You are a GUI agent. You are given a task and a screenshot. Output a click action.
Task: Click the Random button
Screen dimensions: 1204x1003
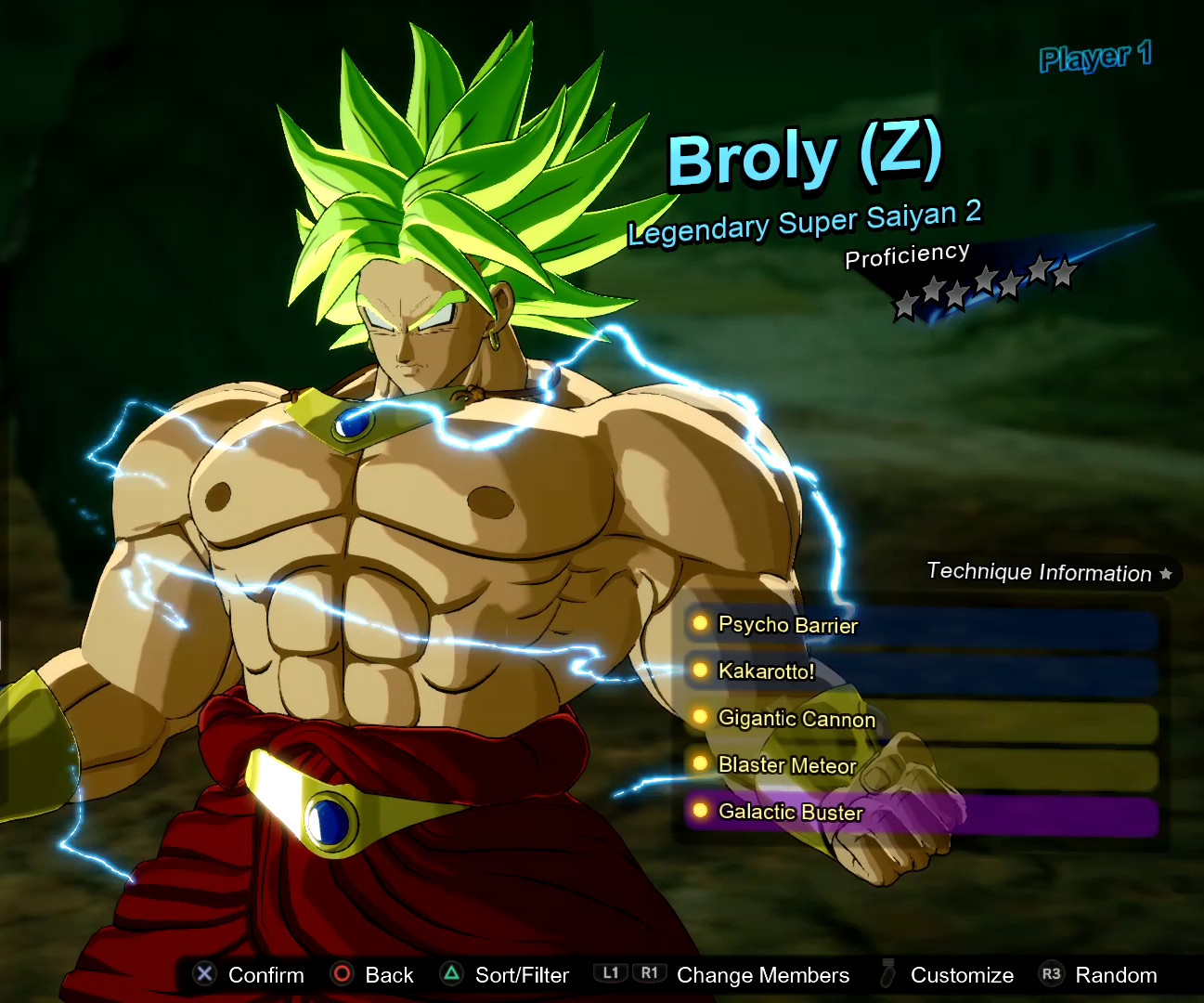[x=1116, y=974]
